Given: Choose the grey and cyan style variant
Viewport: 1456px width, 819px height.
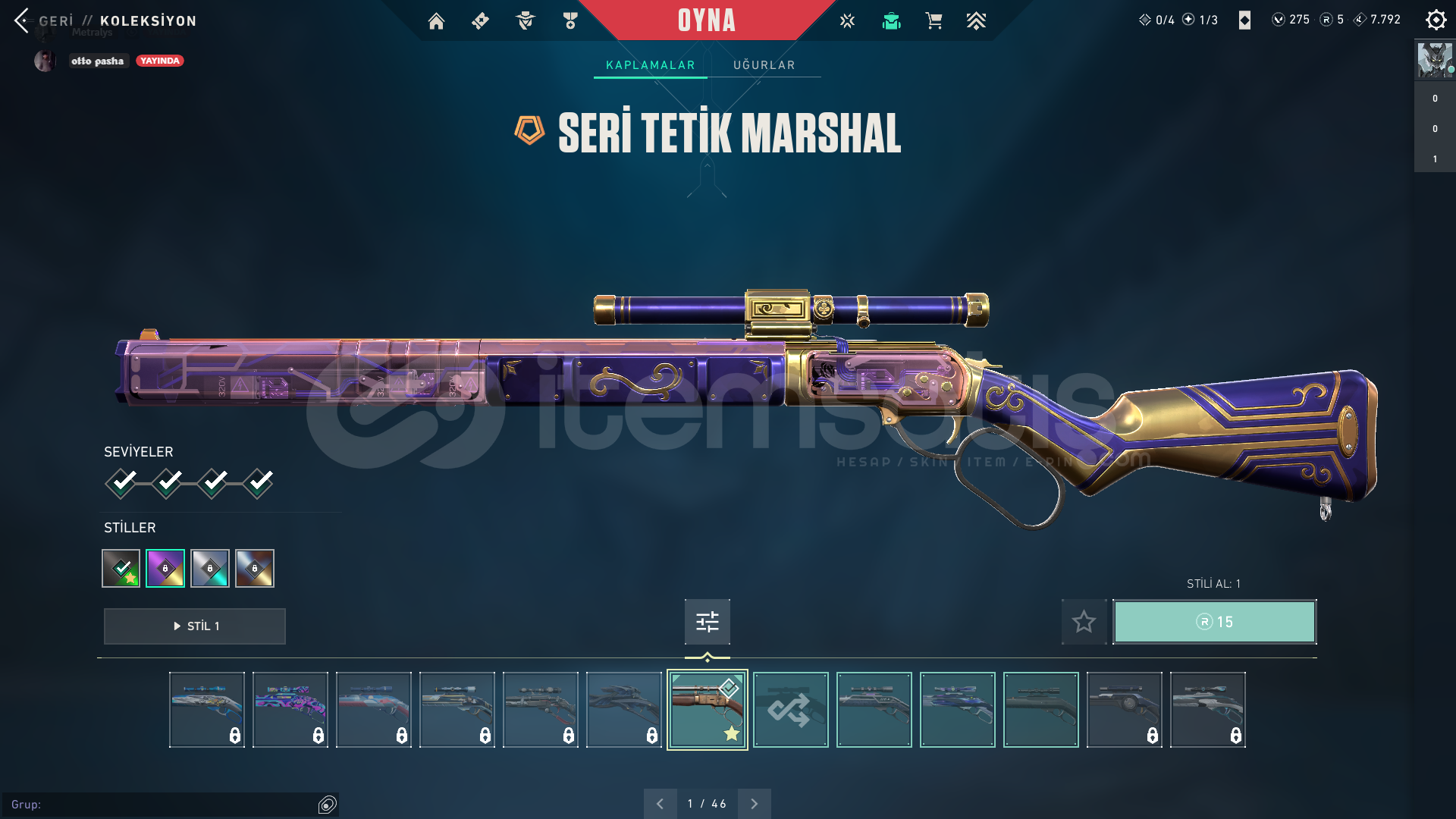Looking at the screenshot, I should pyautogui.click(x=210, y=568).
